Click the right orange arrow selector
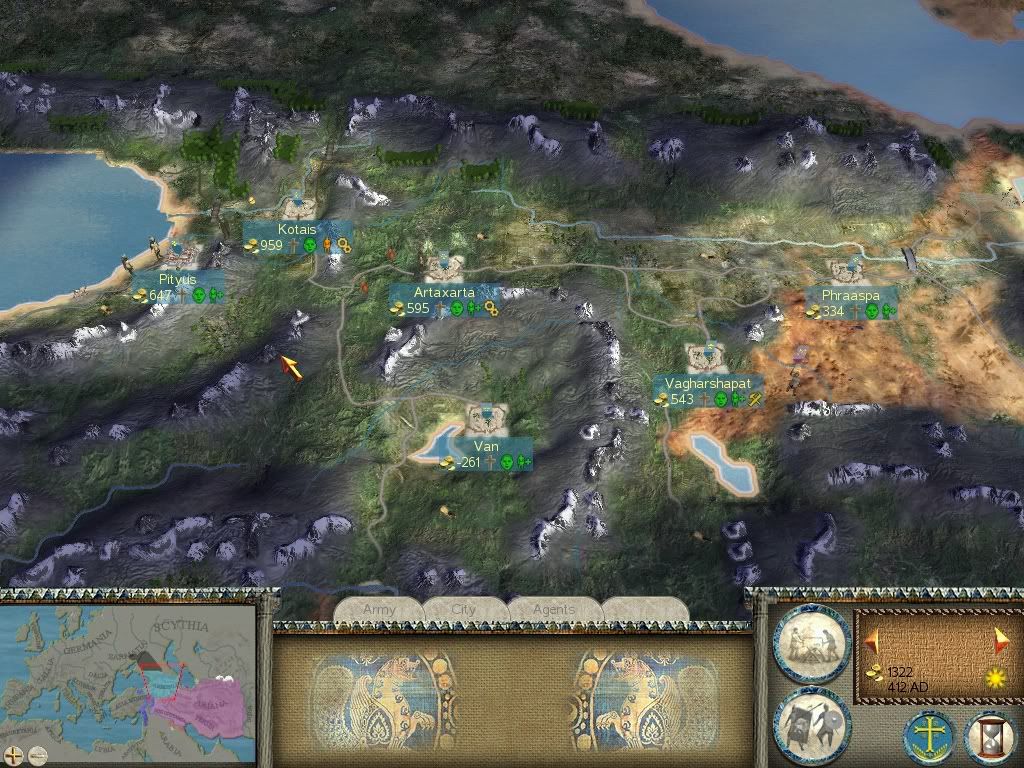 (x=1001, y=639)
